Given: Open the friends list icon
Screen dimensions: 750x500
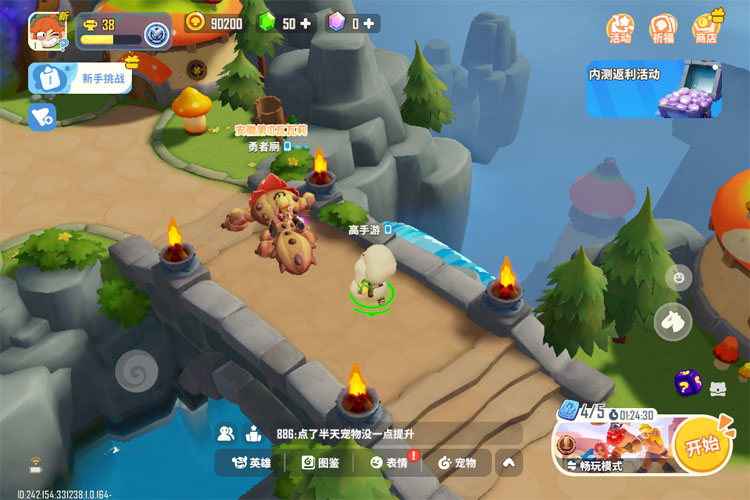Looking at the screenshot, I should point(227,434).
